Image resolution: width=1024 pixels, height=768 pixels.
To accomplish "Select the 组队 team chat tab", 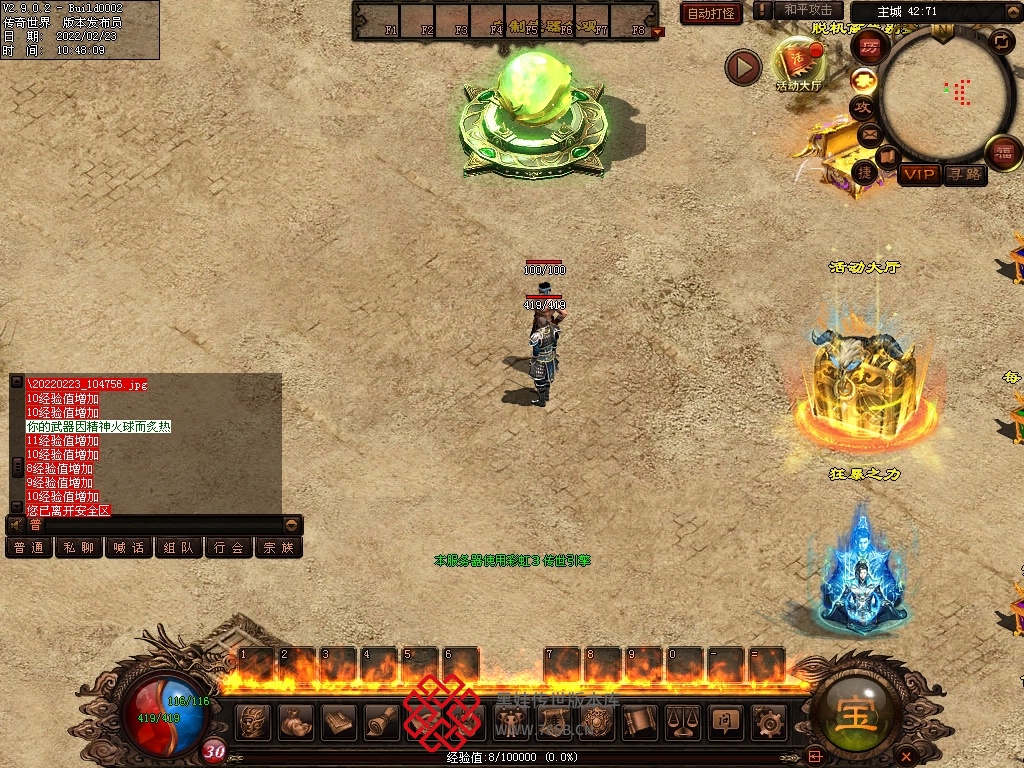I will pos(179,548).
